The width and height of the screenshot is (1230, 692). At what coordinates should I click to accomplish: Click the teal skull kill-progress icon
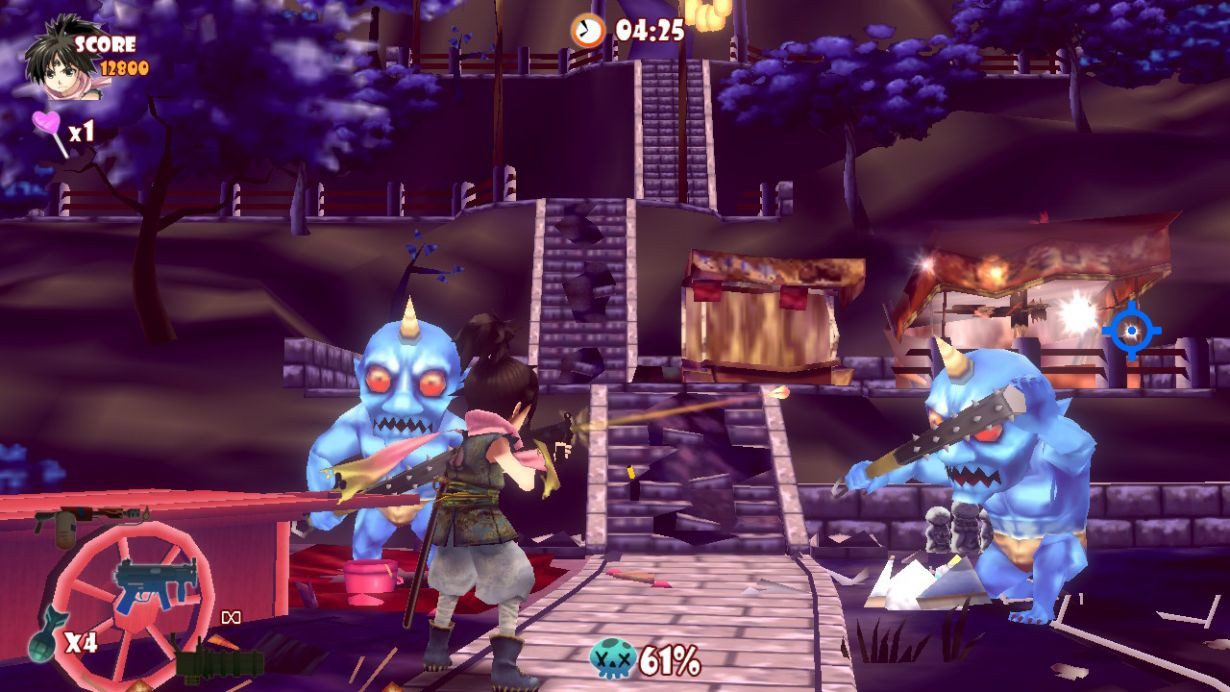(x=612, y=658)
